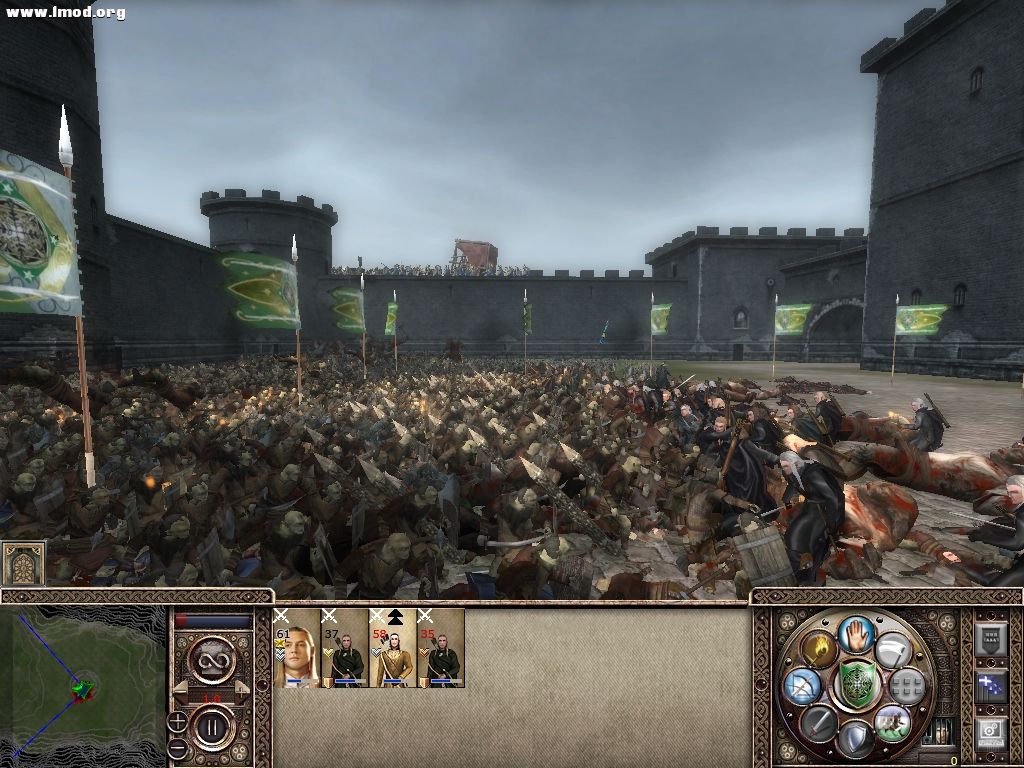Select the unit card showing 37 soldiers
Viewport: 1024px width, 768px height.
point(345,648)
